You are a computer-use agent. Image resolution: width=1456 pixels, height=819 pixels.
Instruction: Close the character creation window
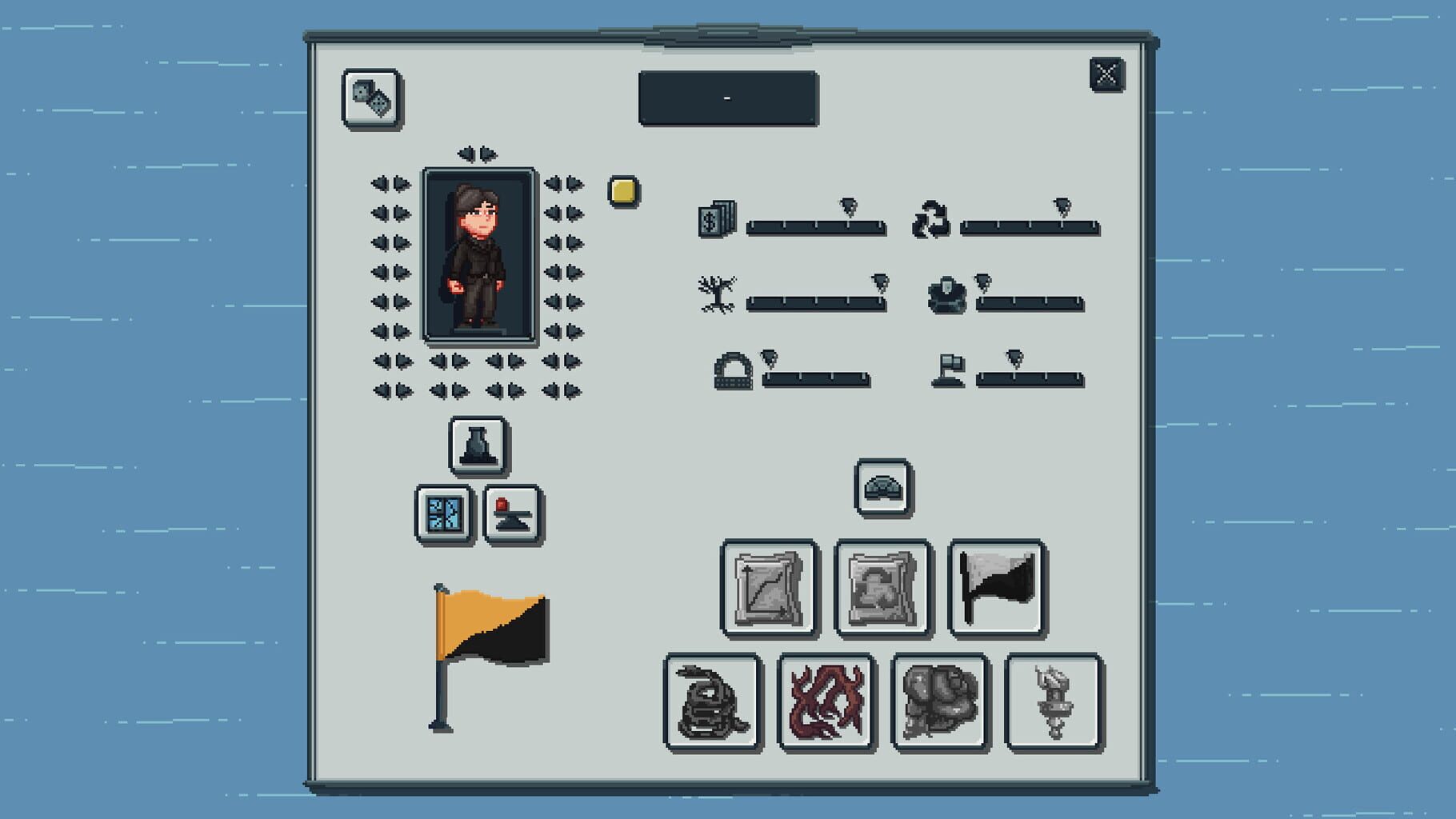click(x=1106, y=74)
